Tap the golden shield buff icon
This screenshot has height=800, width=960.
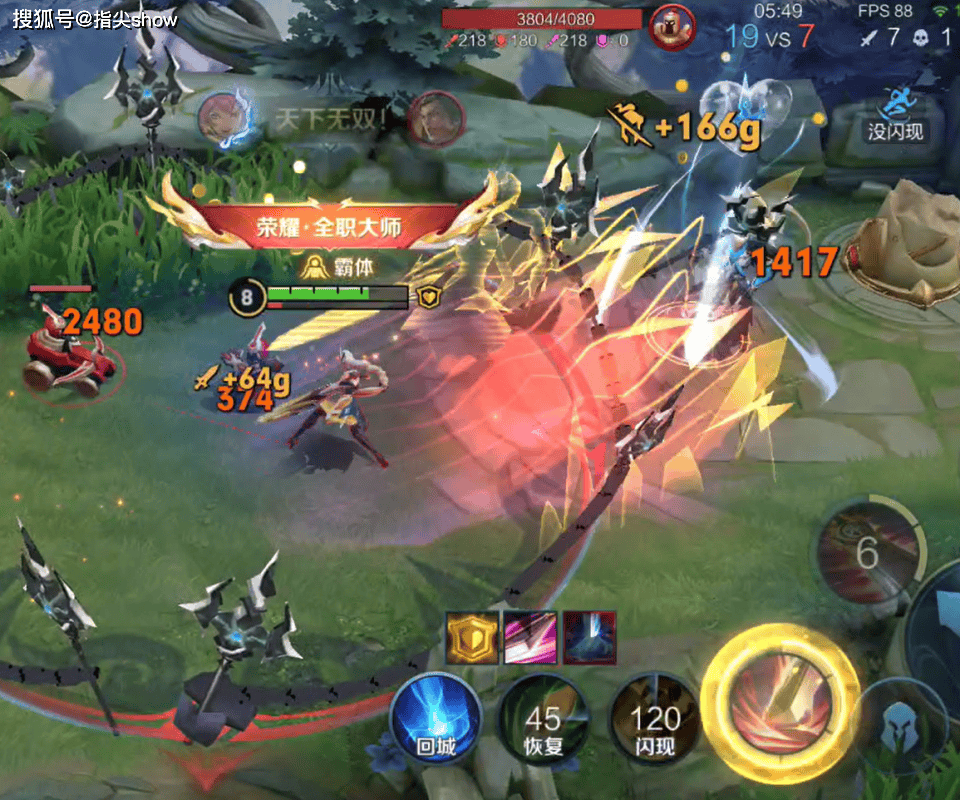[x=471, y=637]
